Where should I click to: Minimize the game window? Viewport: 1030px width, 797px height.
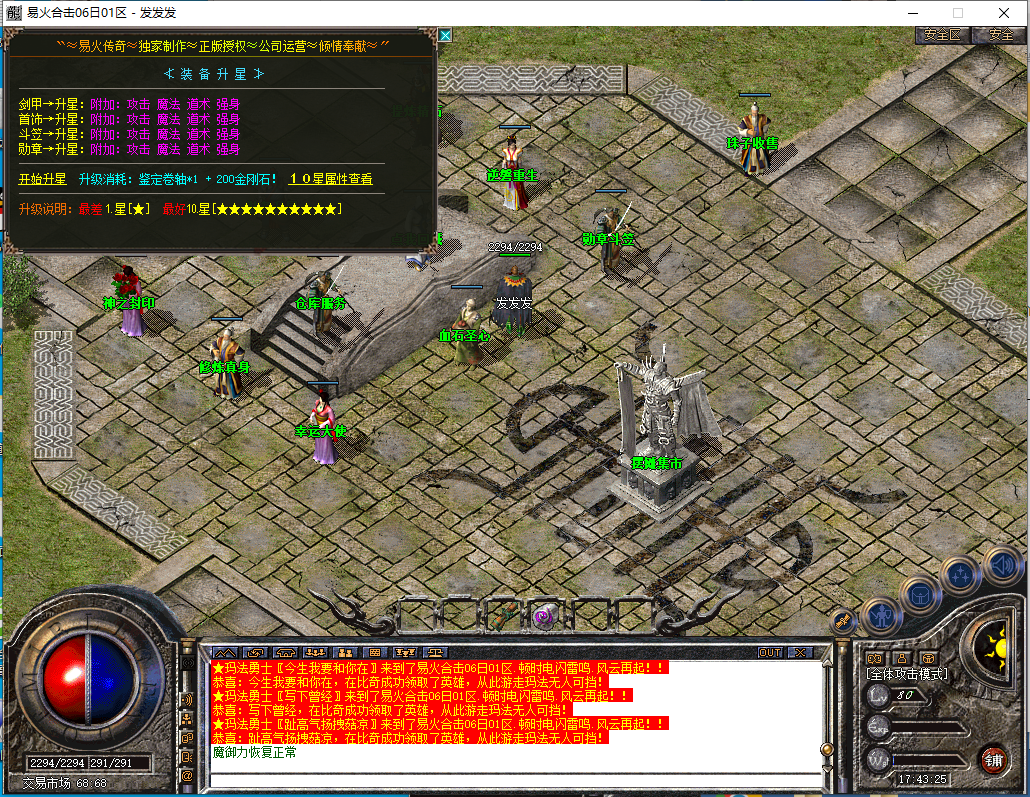tap(913, 12)
